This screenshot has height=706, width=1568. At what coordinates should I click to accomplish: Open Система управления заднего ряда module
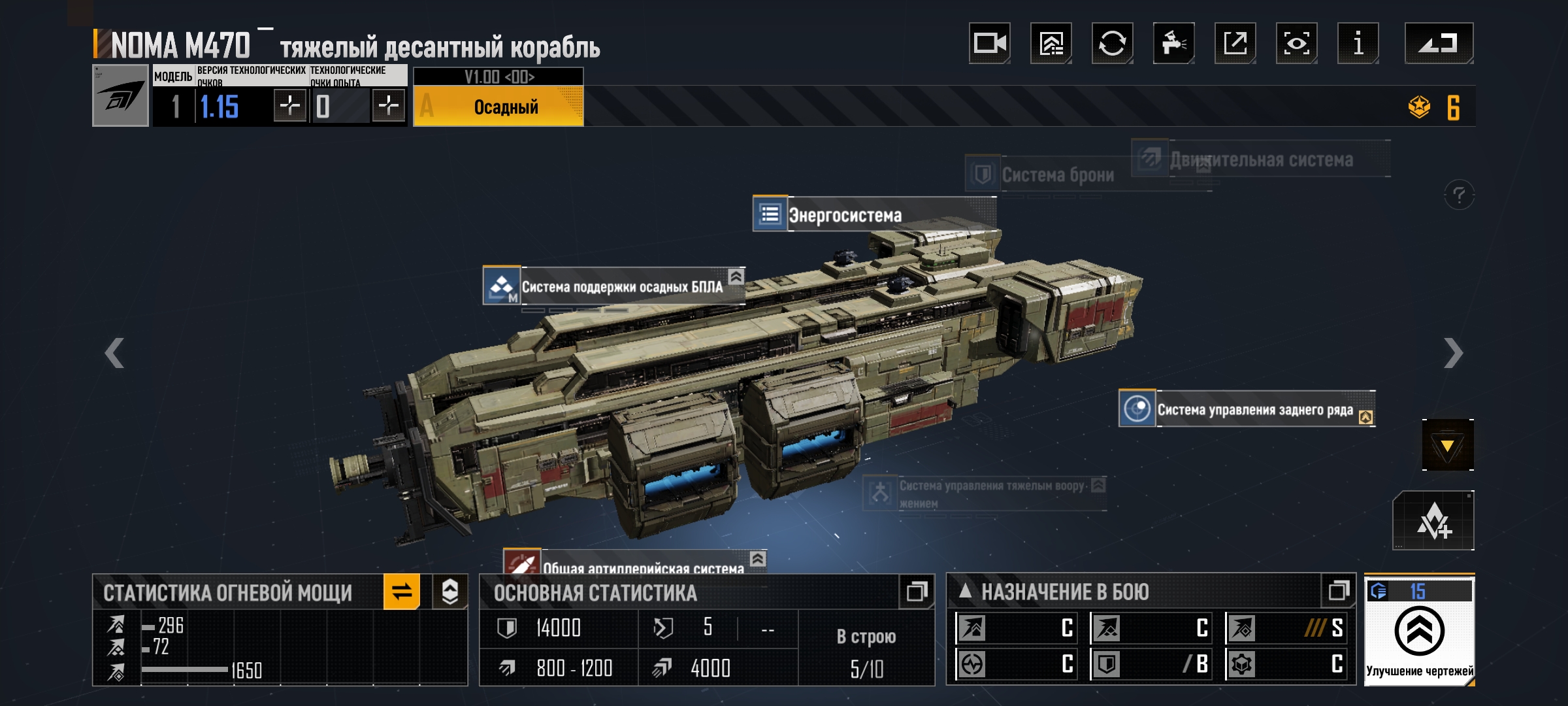coord(1254,410)
